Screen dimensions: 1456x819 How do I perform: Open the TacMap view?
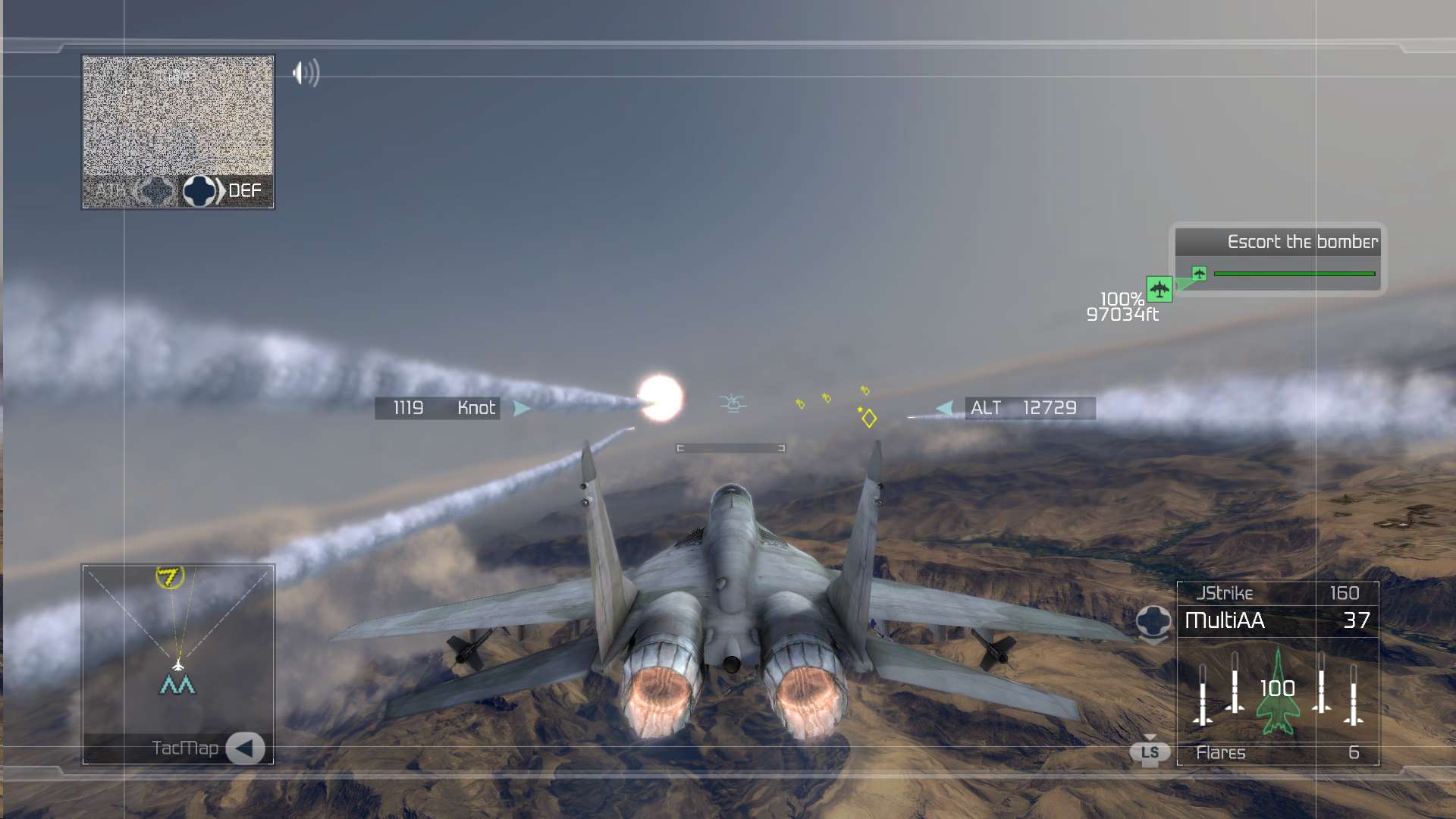pyautogui.click(x=244, y=748)
